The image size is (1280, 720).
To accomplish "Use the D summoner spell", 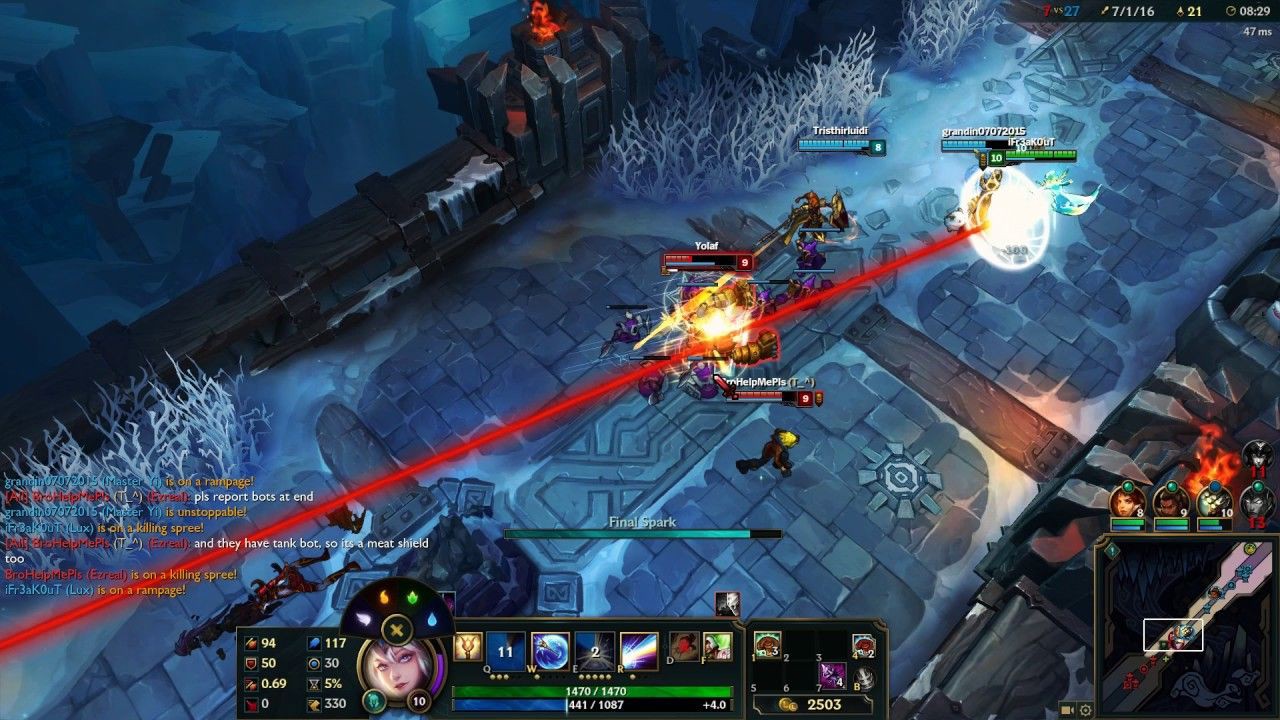I will tap(684, 646).
